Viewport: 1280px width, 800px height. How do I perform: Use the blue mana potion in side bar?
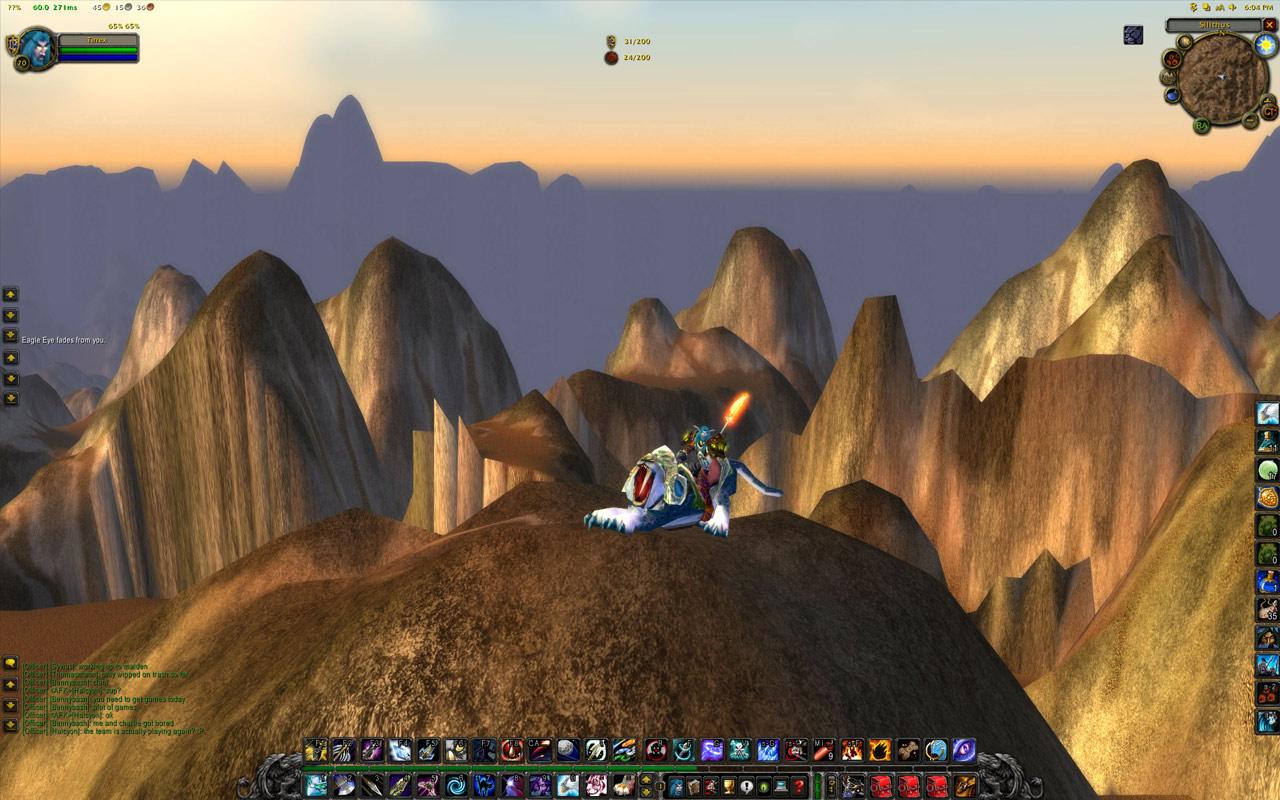[1267, 581]
